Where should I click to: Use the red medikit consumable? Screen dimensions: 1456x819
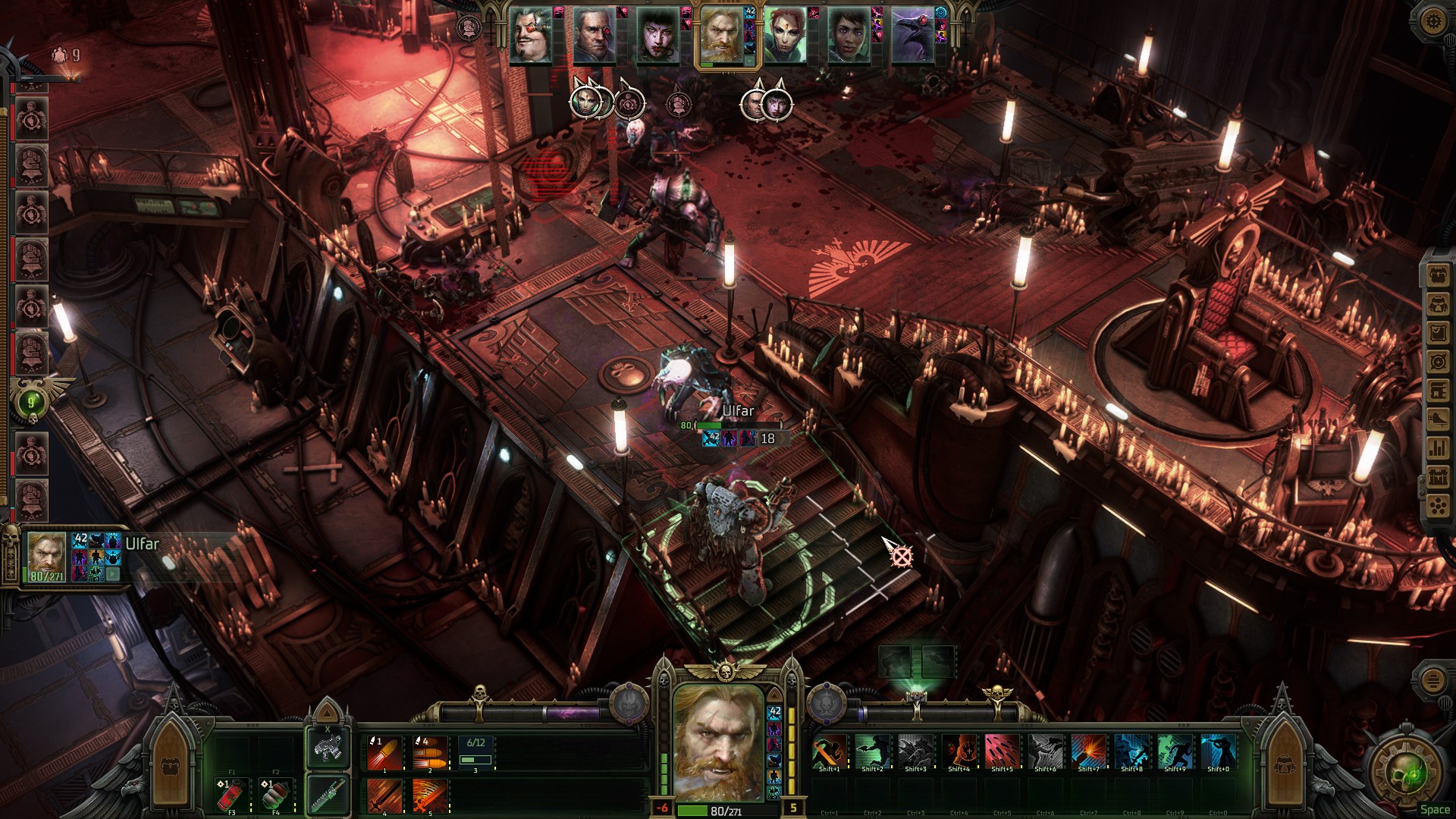click(231, 795)
